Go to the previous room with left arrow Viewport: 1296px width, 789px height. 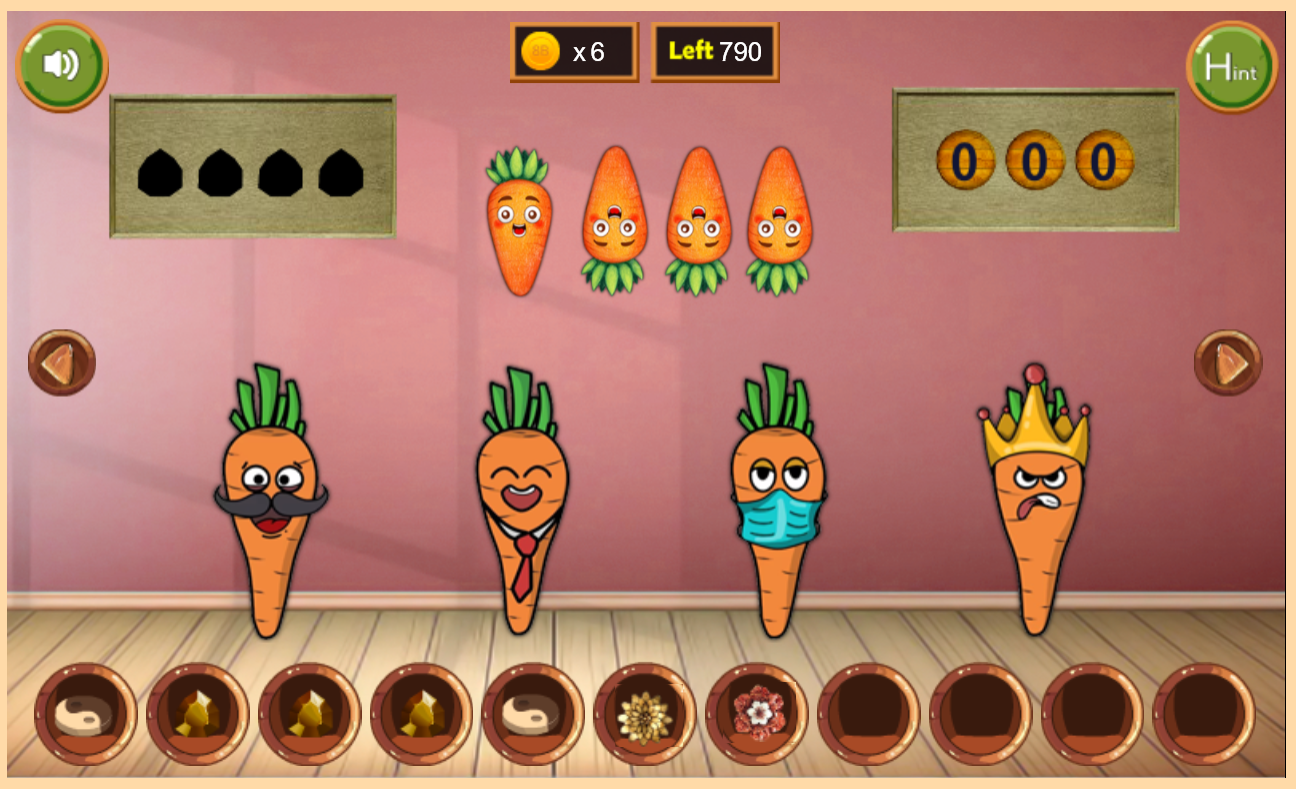[x=62, y=362]
